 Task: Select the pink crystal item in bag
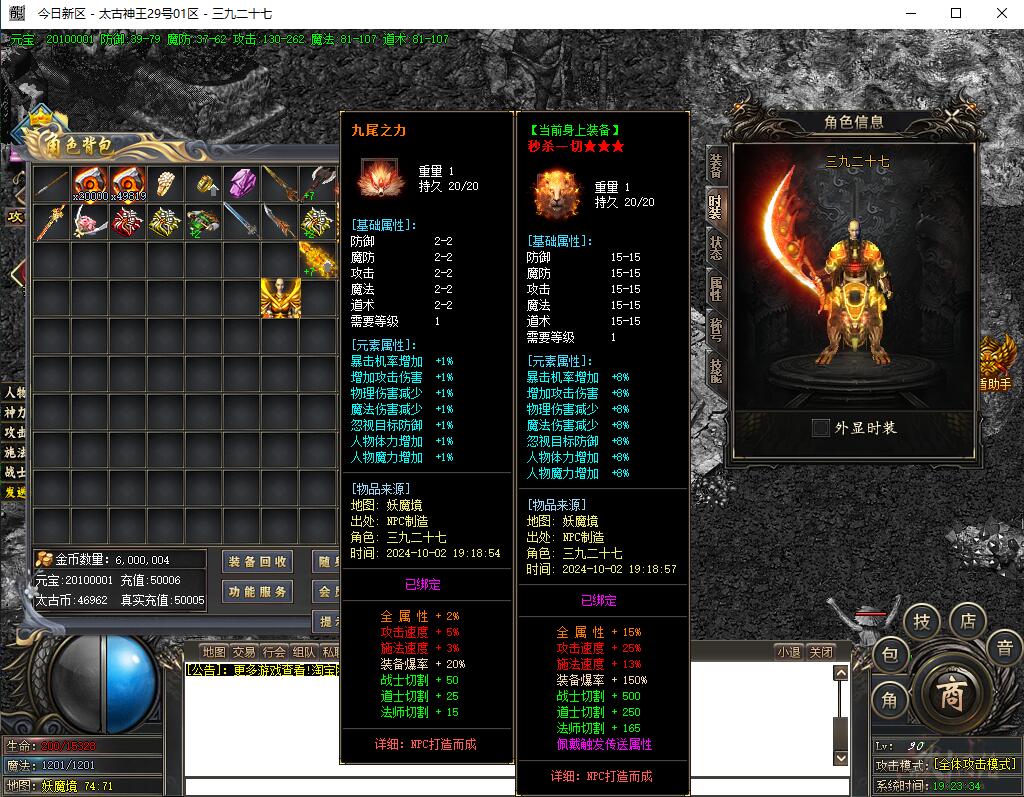[x=243, y=184]
